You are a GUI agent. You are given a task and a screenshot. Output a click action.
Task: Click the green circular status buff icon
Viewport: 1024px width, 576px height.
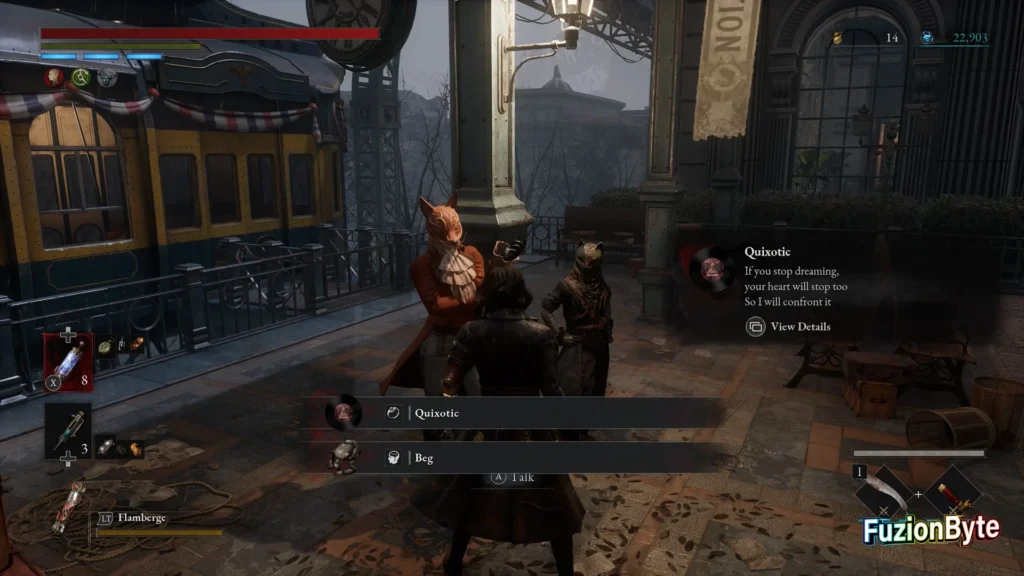click(81, 77)
